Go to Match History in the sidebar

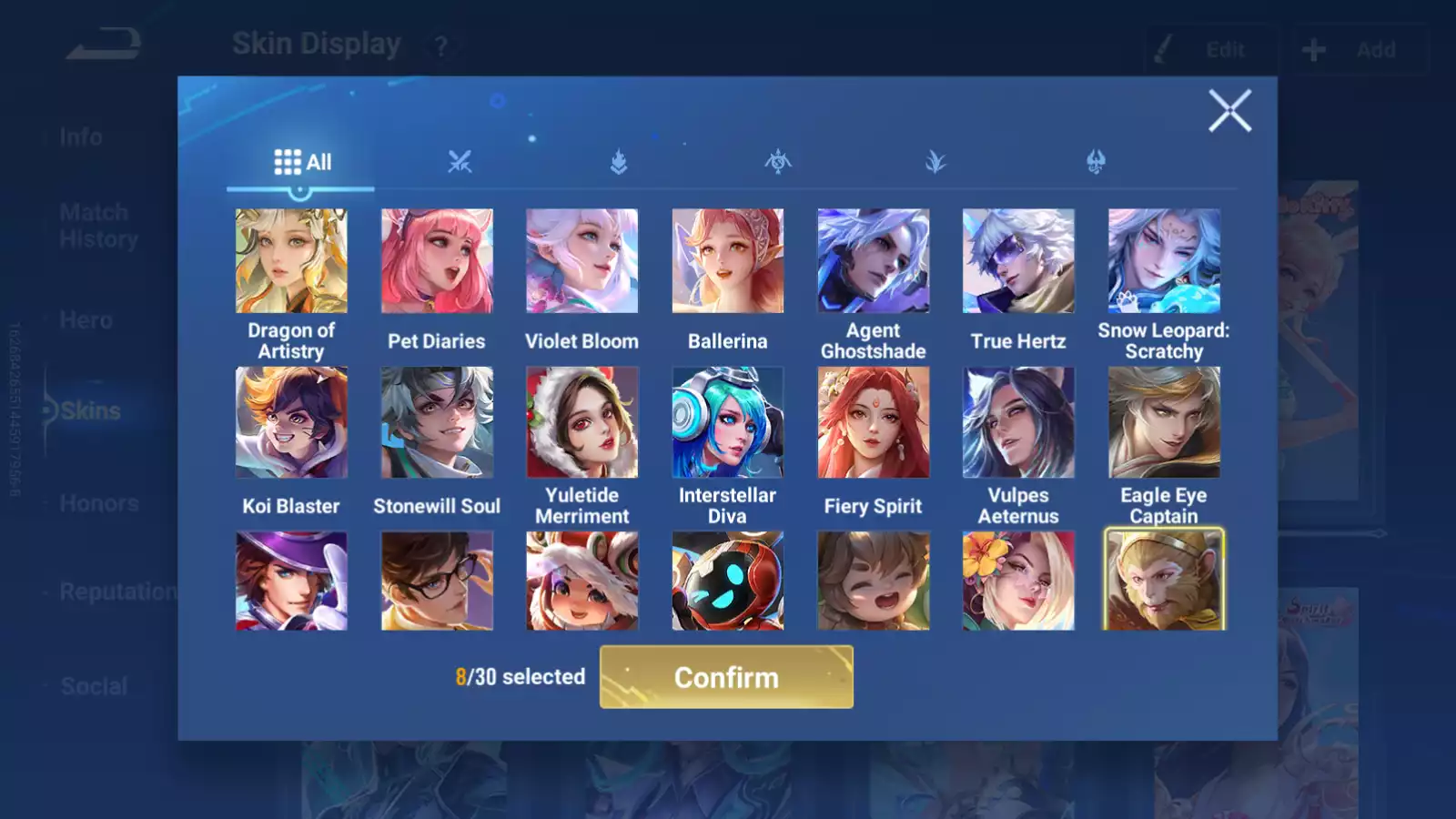click(x=96, y=225)
